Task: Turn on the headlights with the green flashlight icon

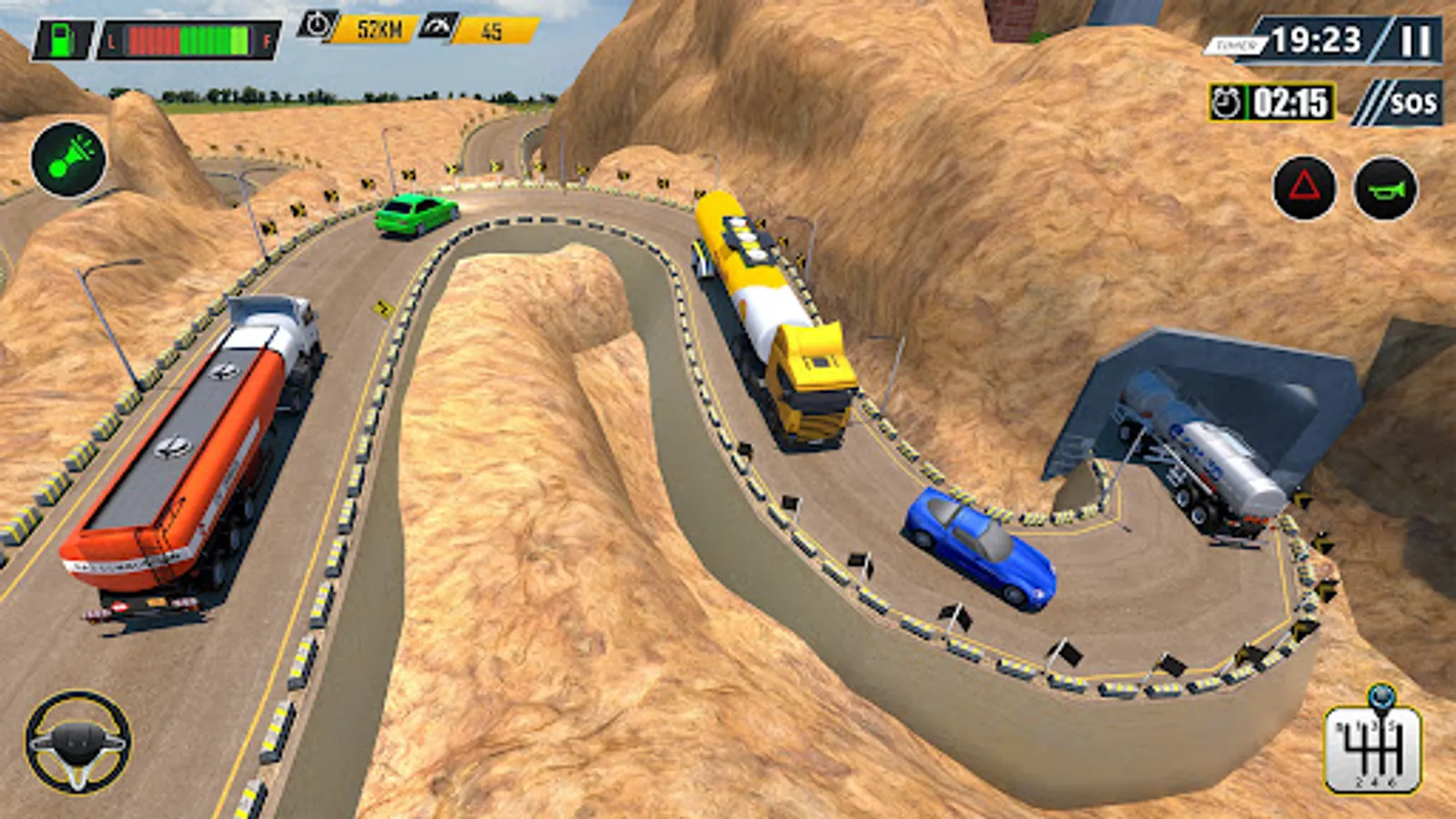Action: pyautogui.click(x=68, y=159)
